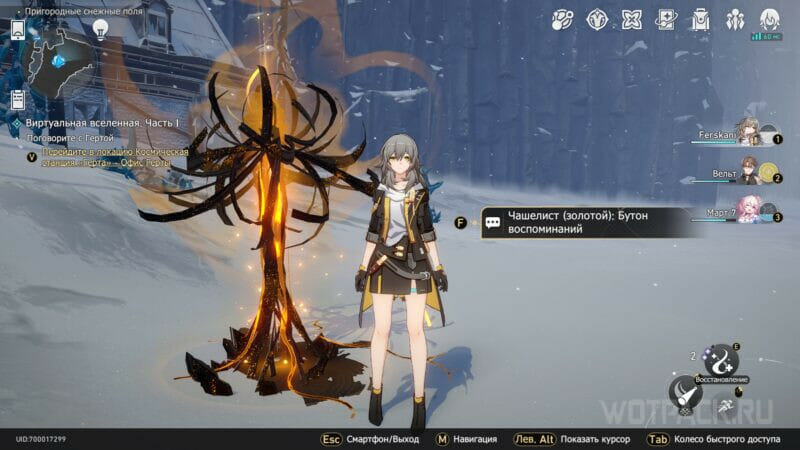Open the orbit nodes icon in top bar

click(563, 19)
